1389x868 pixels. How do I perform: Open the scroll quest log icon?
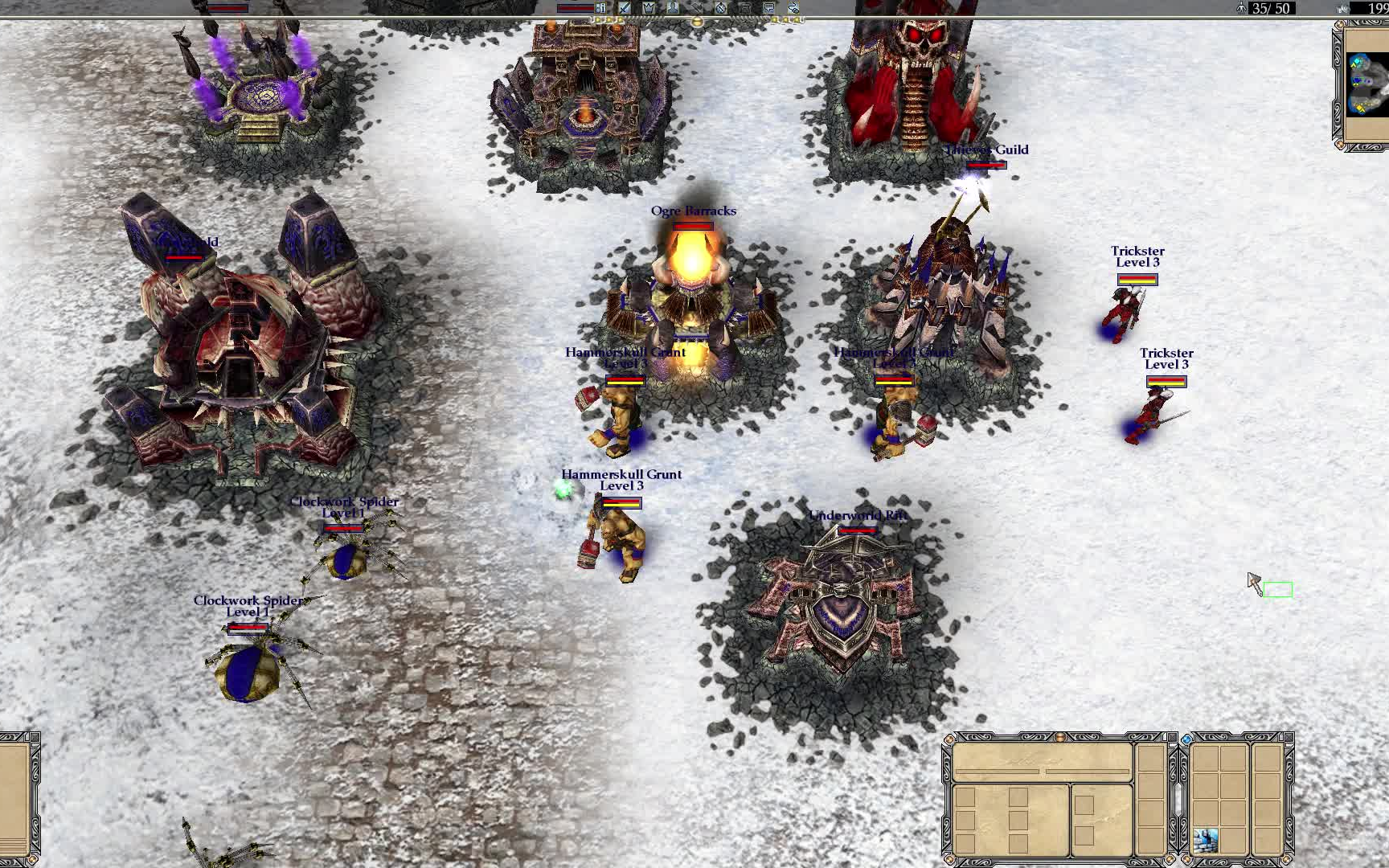(x=745, y=8)
